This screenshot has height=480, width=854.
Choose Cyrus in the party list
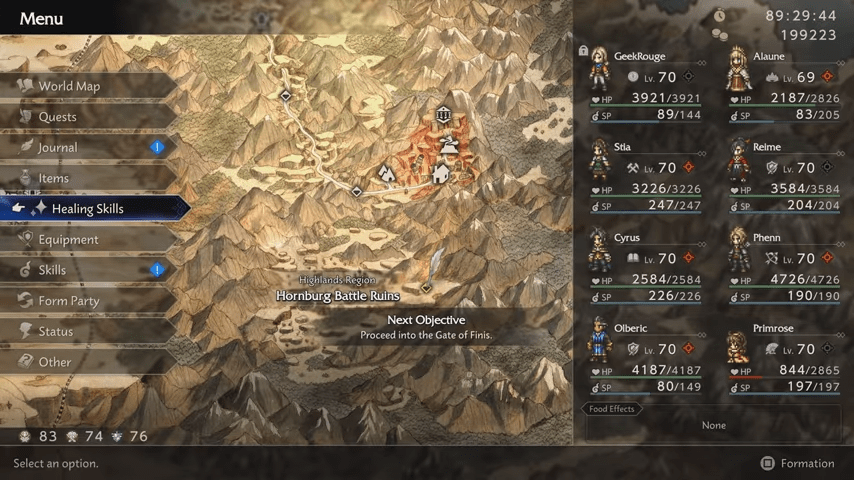[644, 267]
